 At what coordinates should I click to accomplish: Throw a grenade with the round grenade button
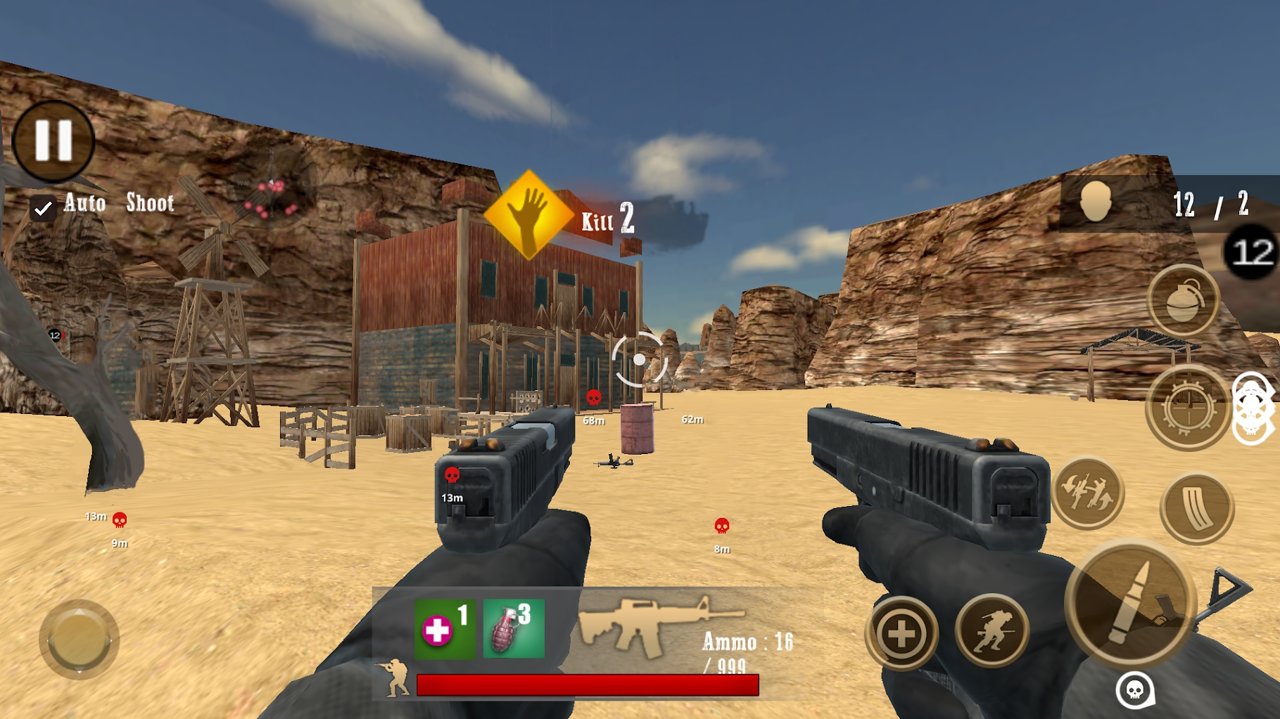pyautogui.click(x=1183, y=300)
